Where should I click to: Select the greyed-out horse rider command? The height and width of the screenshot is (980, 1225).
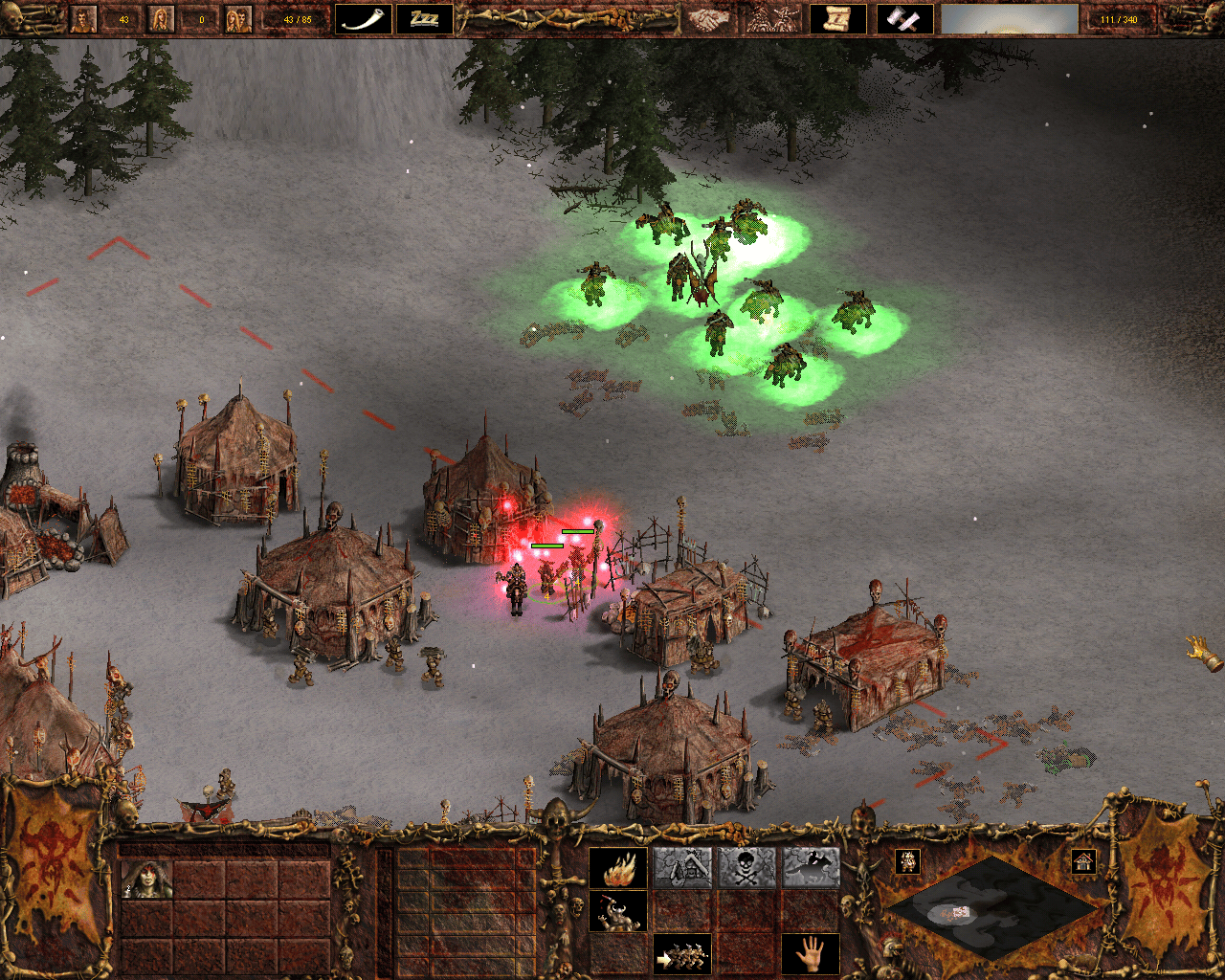tap(811, 869)
